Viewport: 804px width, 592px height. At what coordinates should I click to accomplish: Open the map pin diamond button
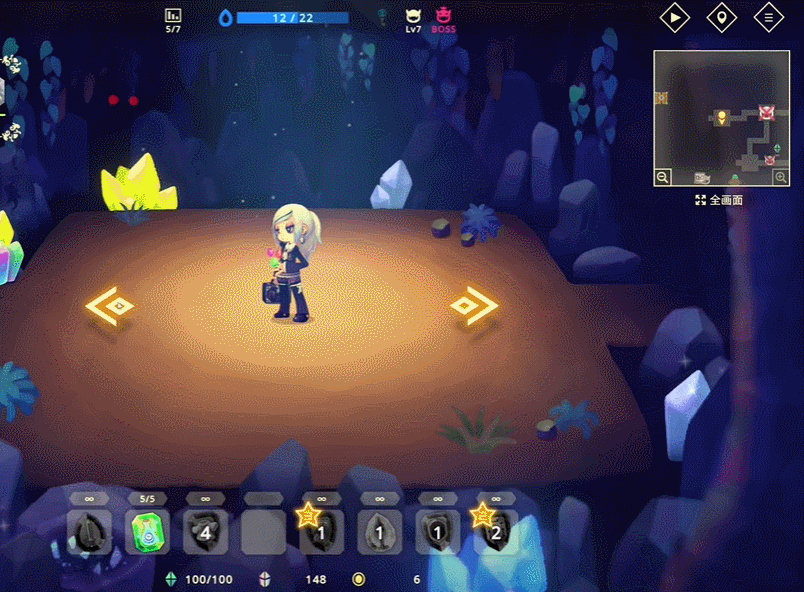[x=721, y=17]
